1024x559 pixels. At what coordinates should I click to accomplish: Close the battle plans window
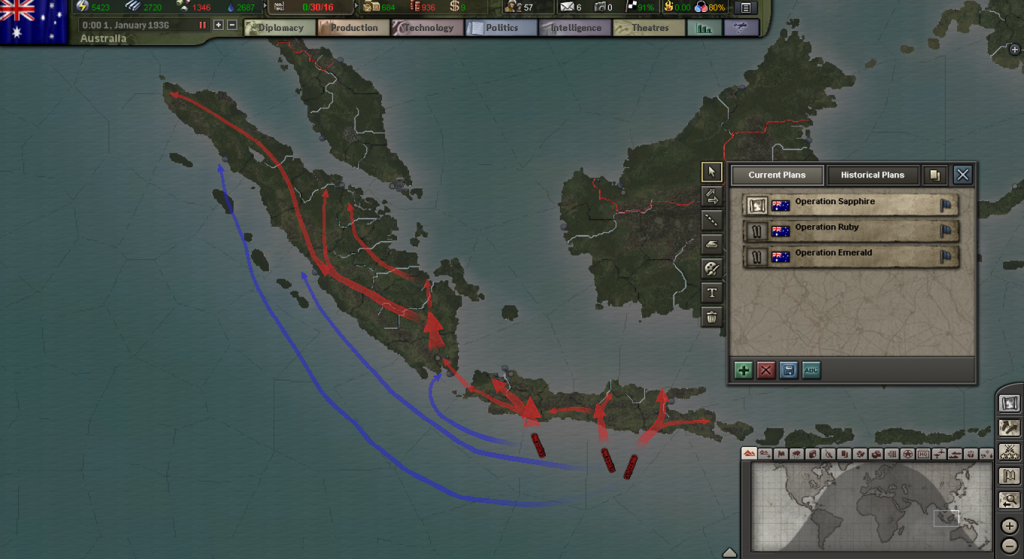(962, 175)
